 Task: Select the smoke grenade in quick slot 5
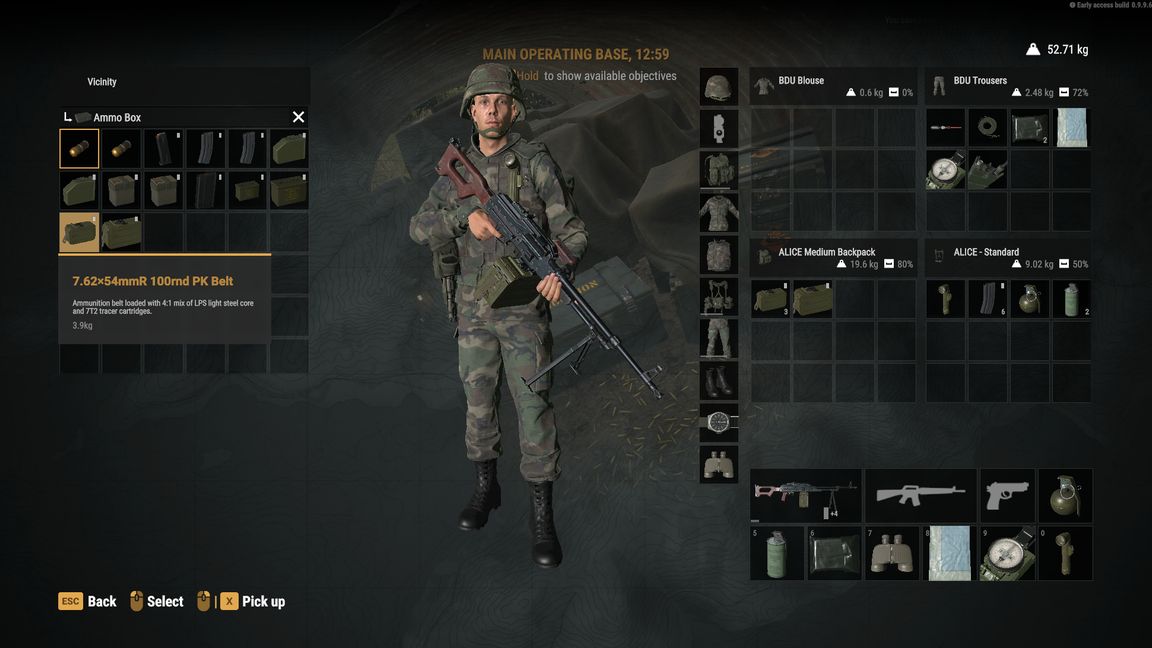pyautogui.click(x=777, y=553)
